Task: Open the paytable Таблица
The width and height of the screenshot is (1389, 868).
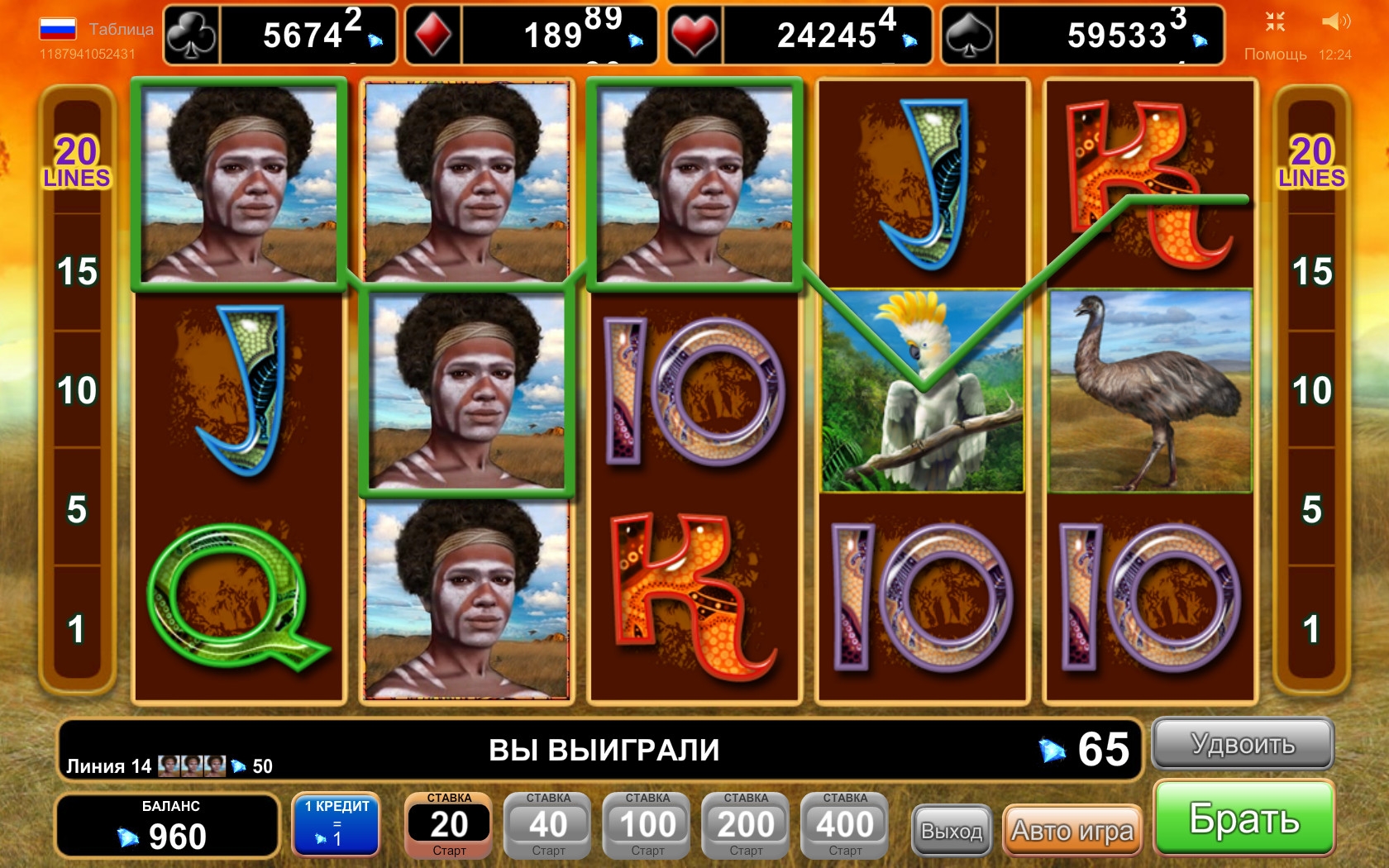Action: tap(121, 29)
